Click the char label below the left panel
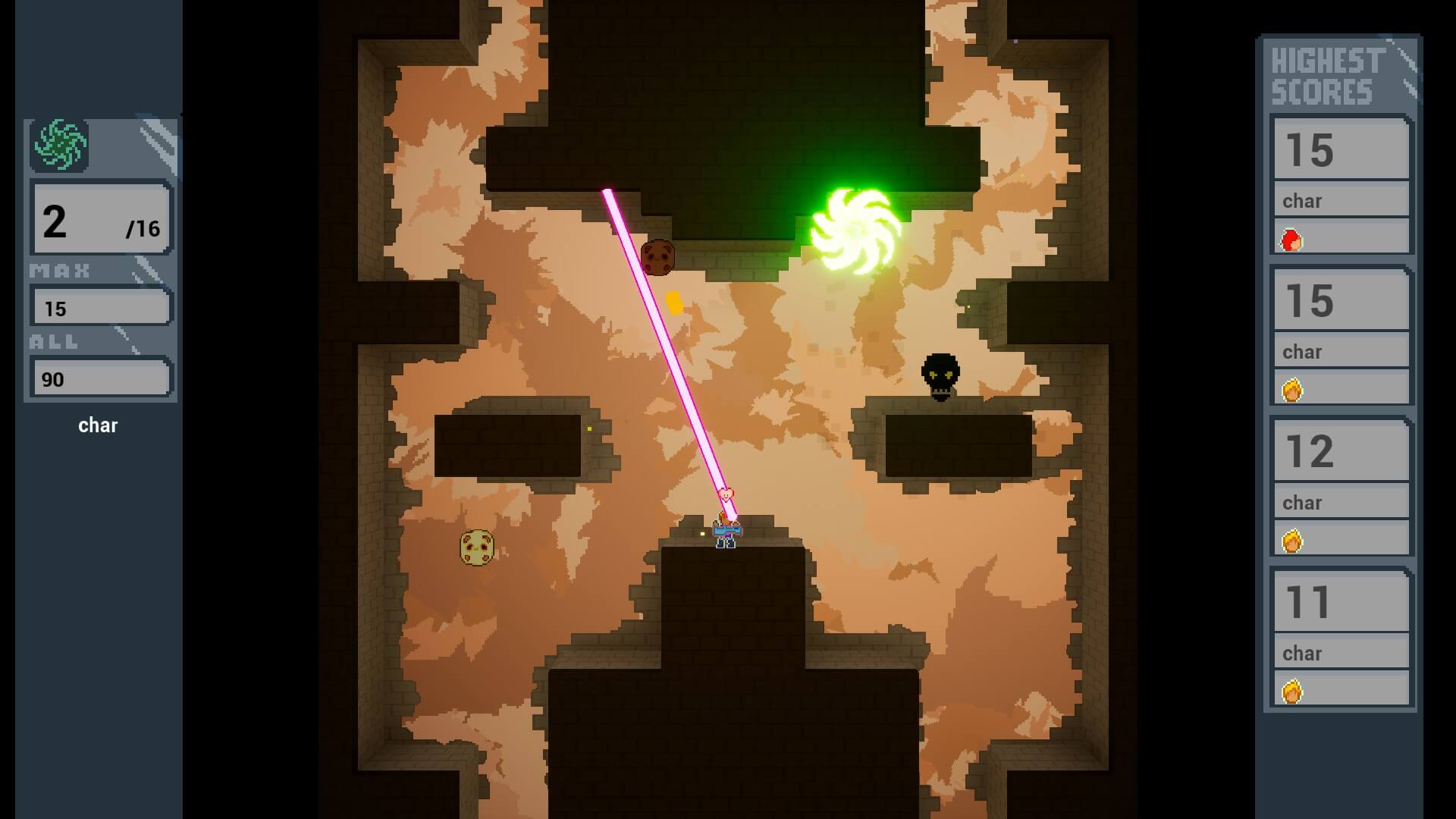The image size is (1456, 819). coord(99,425)
